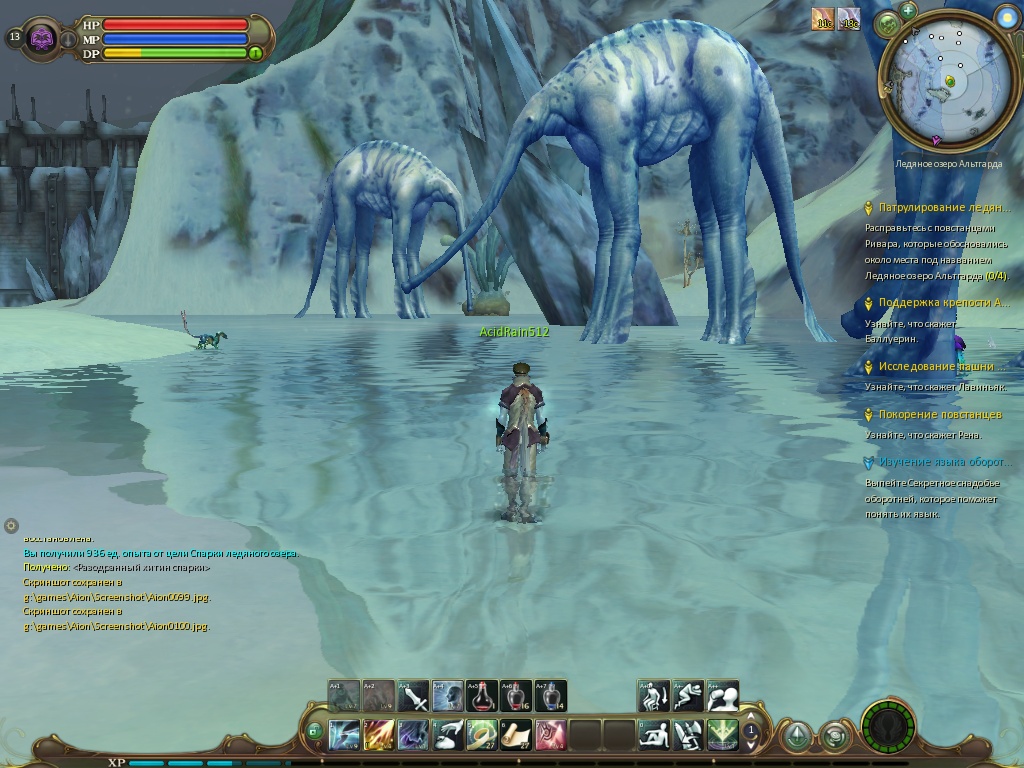Viewport: 1024px width, 768px height.
Task: Click the green plus button on the minimap
Action: click(908, 10)
